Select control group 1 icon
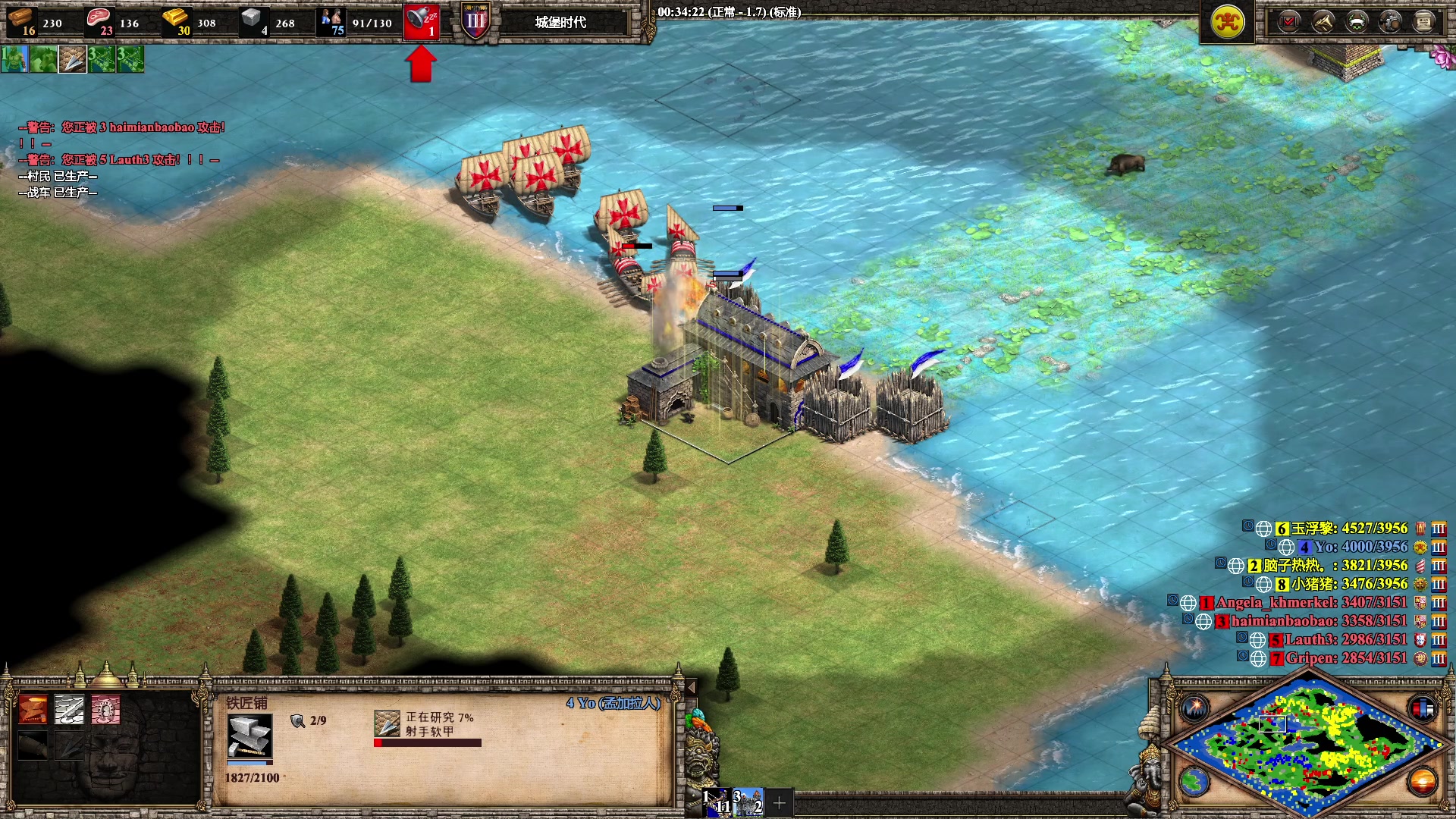This screenshot has width=1456, height=819. 717,802
